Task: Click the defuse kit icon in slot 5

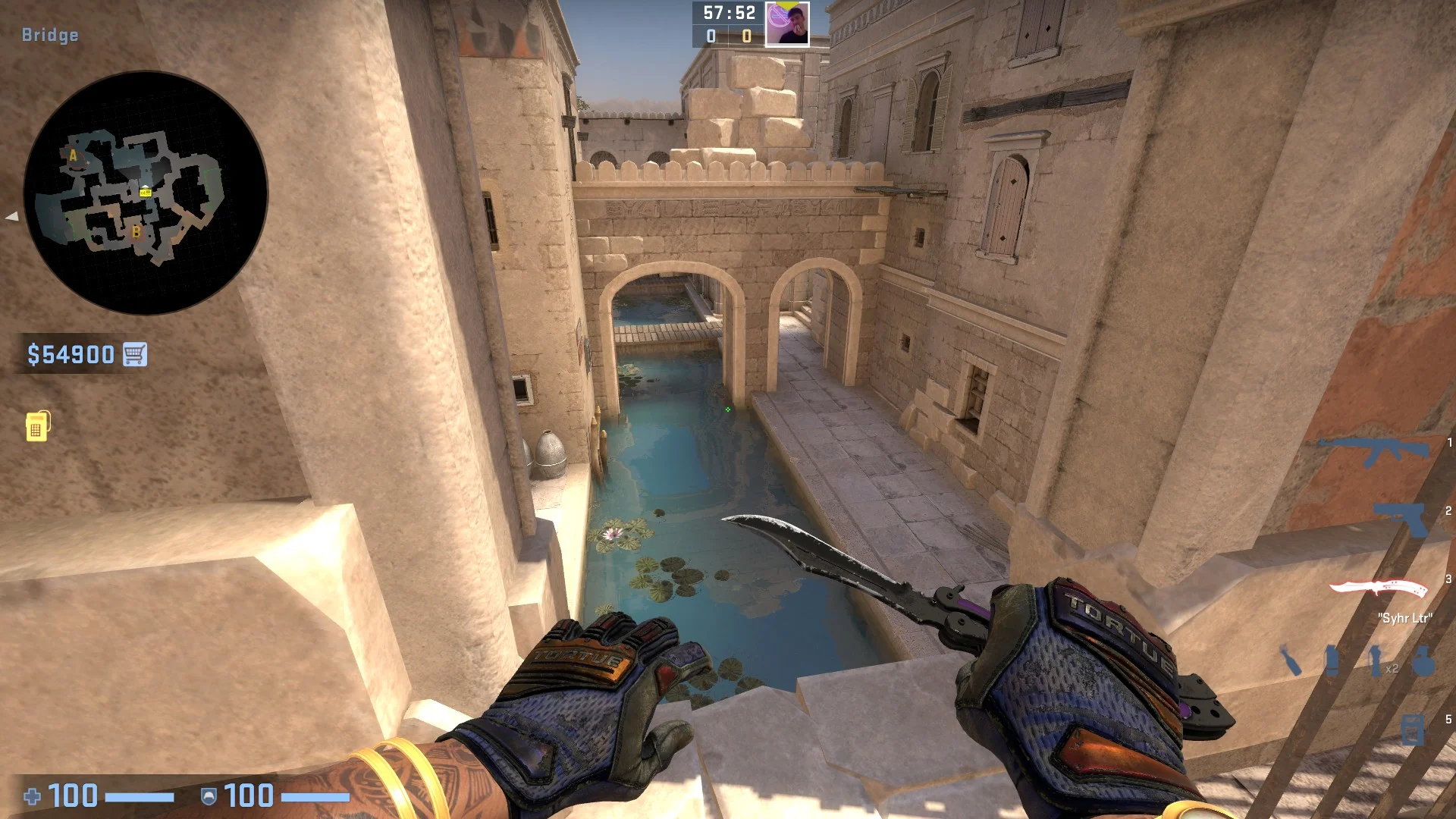Action: coord(1412,731)
